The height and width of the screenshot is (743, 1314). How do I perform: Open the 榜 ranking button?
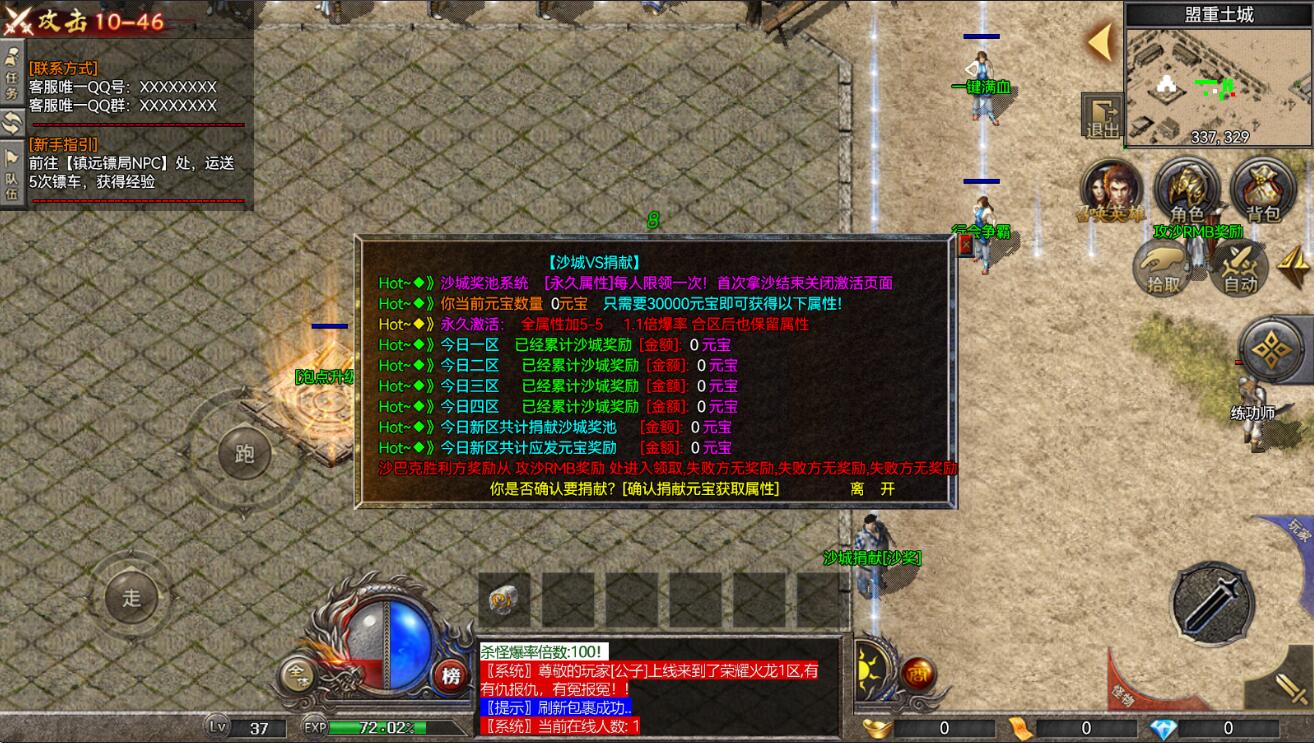tap(451, 676)
